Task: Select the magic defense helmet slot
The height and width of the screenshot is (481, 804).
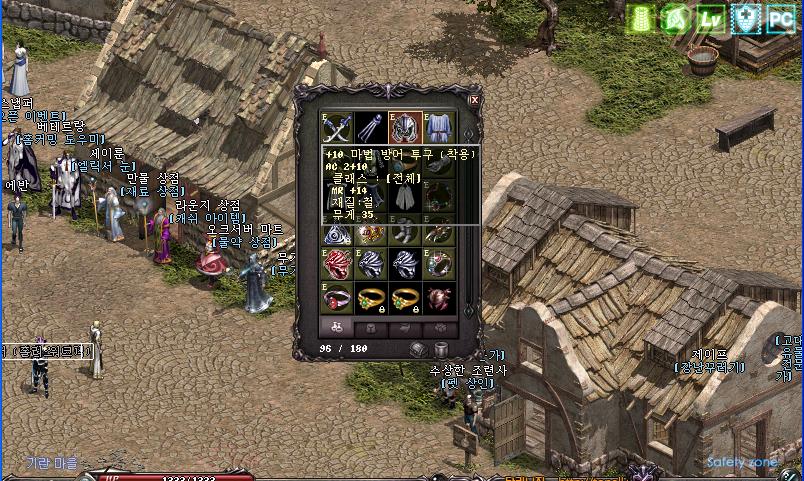Action: coord(405,127)
